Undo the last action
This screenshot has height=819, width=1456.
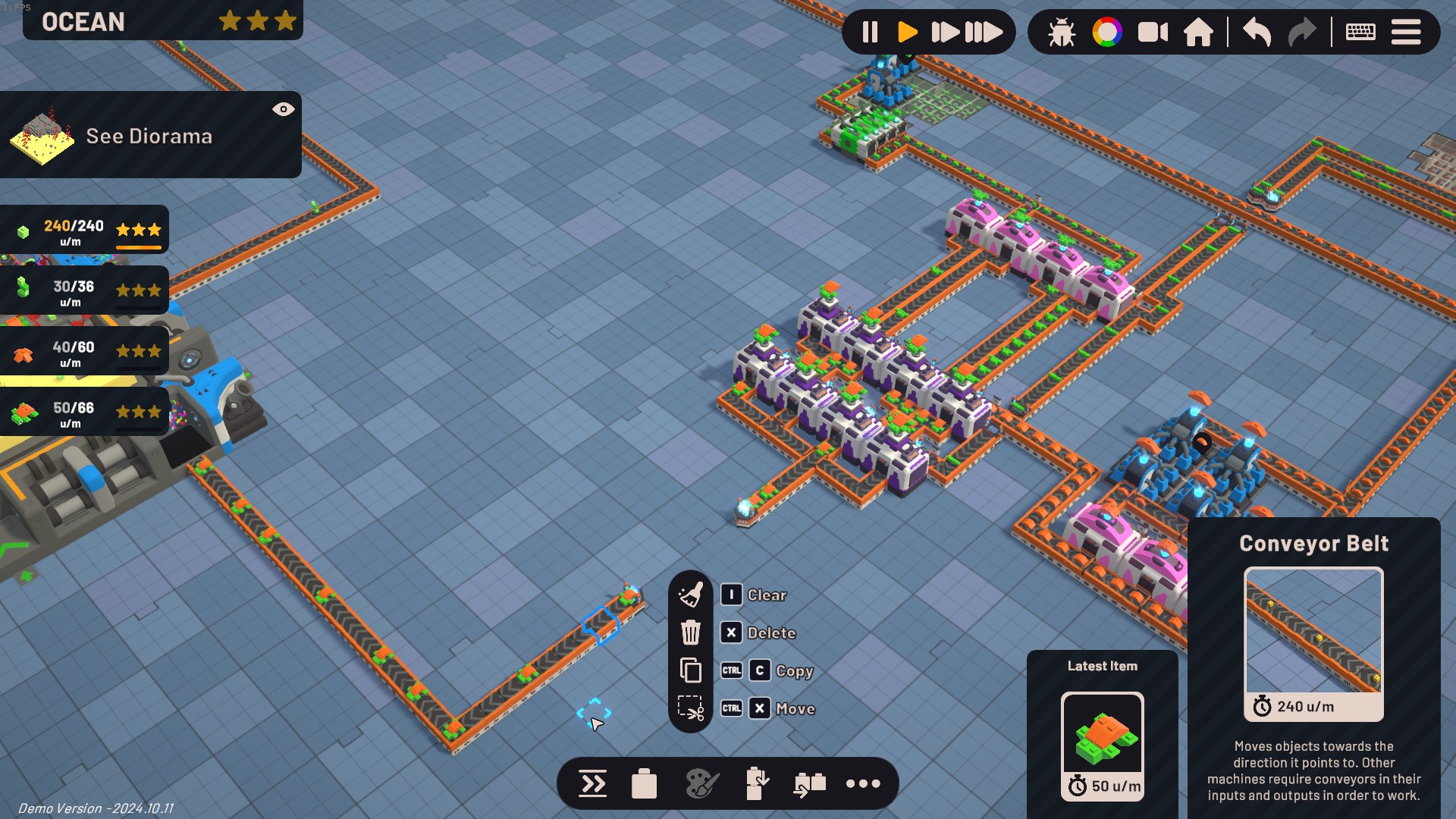1255,32
